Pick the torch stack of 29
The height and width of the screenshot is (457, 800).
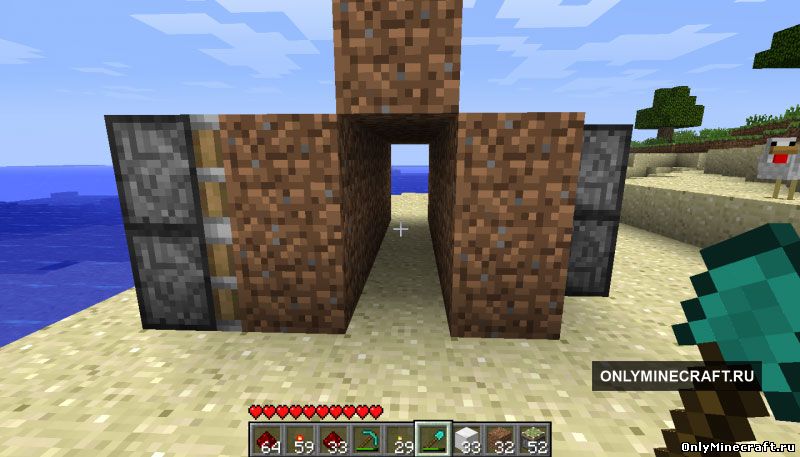tap(398, 436)
